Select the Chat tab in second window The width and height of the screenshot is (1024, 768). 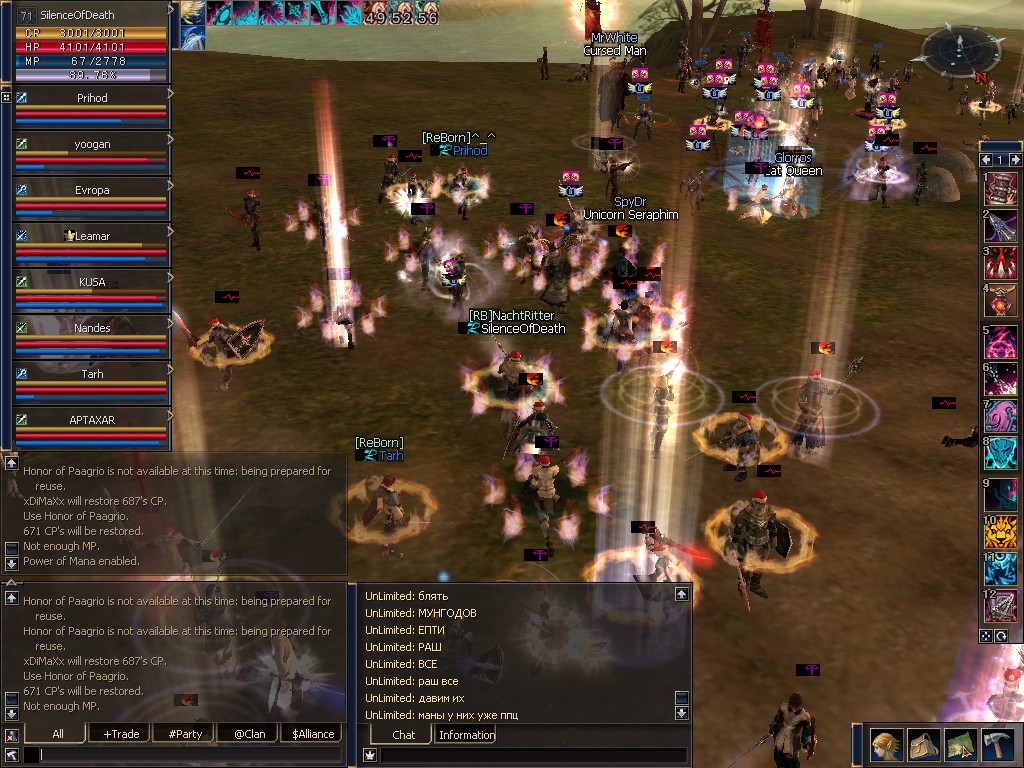403,735
